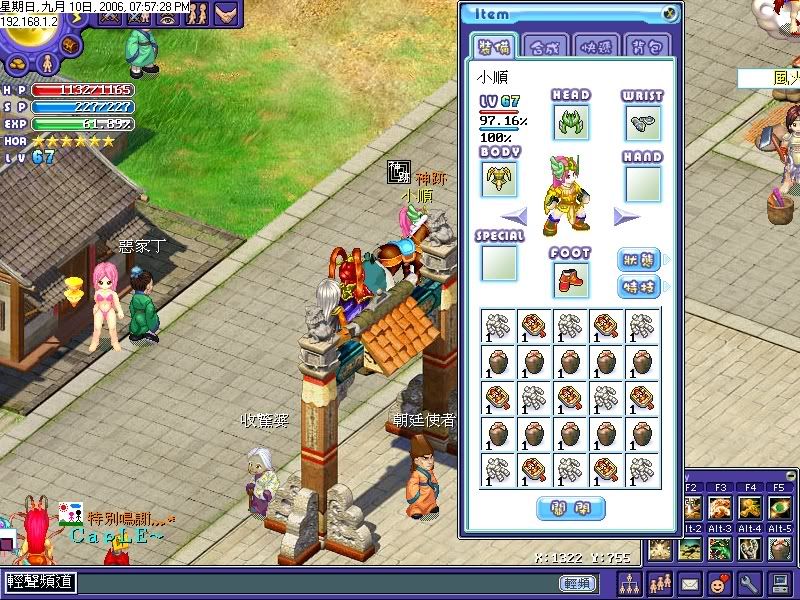Switch to the 背包 backpack tab
This screenshot has height=600, width=800.
648,46
